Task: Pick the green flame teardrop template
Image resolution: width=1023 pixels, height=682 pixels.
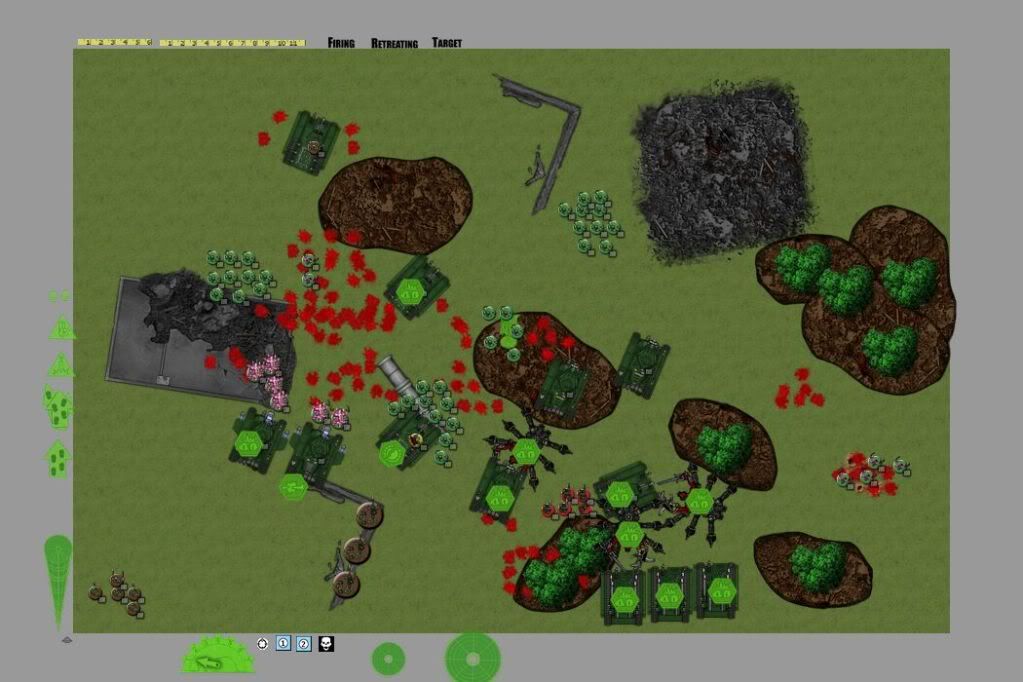Action: tap(58, 580)
